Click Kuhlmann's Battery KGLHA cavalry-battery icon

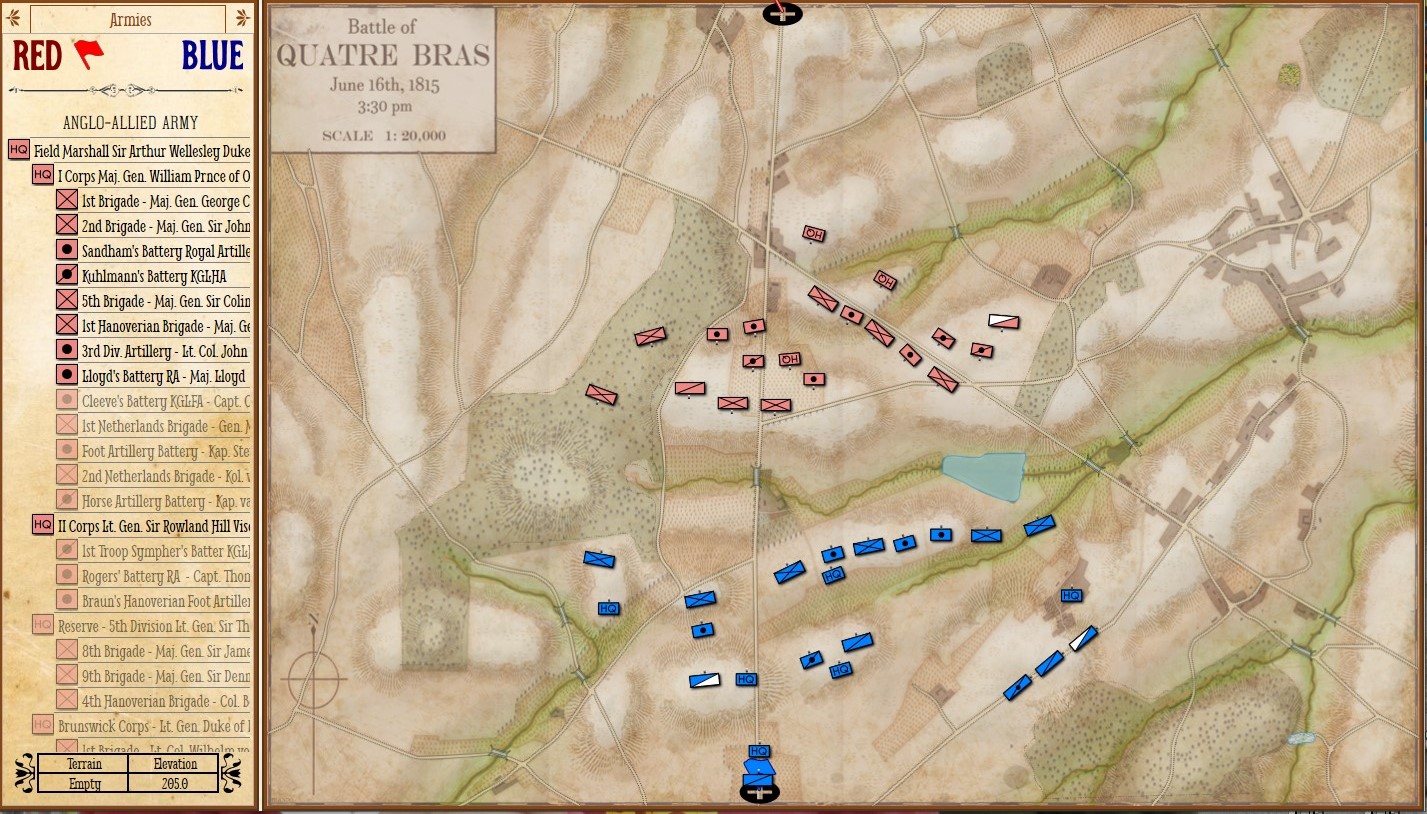67,275
